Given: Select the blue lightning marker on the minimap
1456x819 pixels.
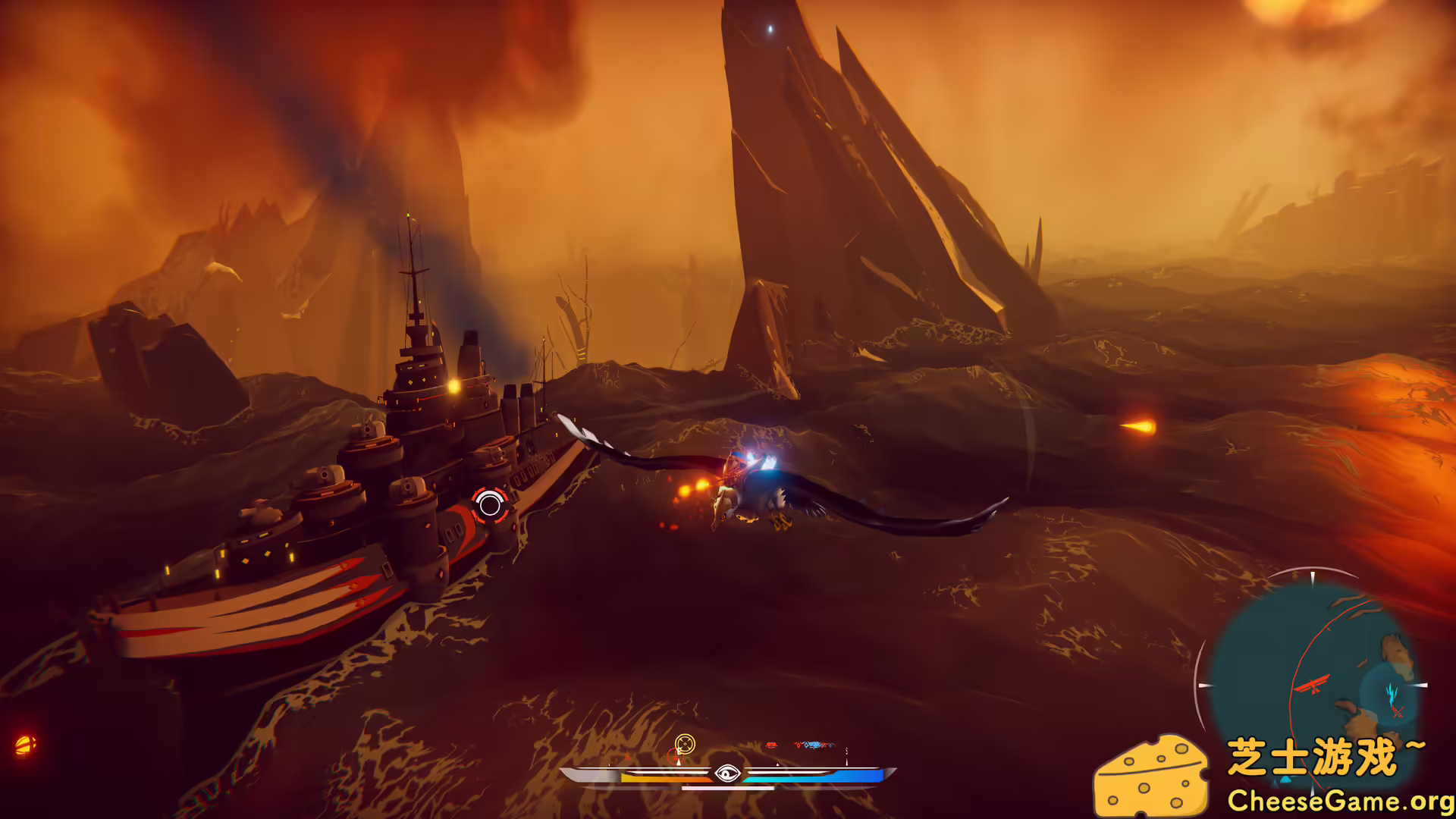Looking at the screenshot, I should [1392, 692].
